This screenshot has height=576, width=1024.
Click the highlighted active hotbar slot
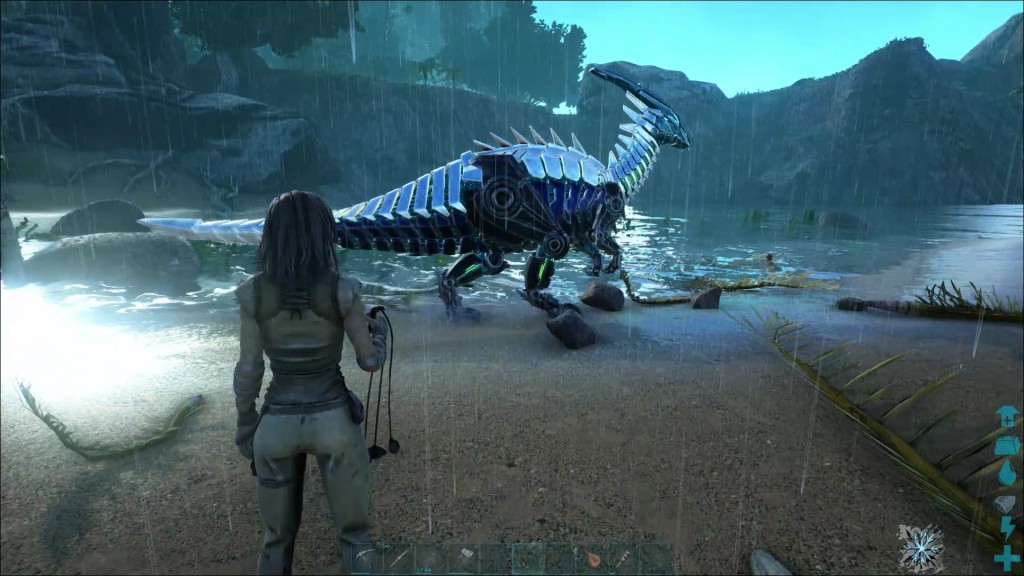(x=528, y=558)
